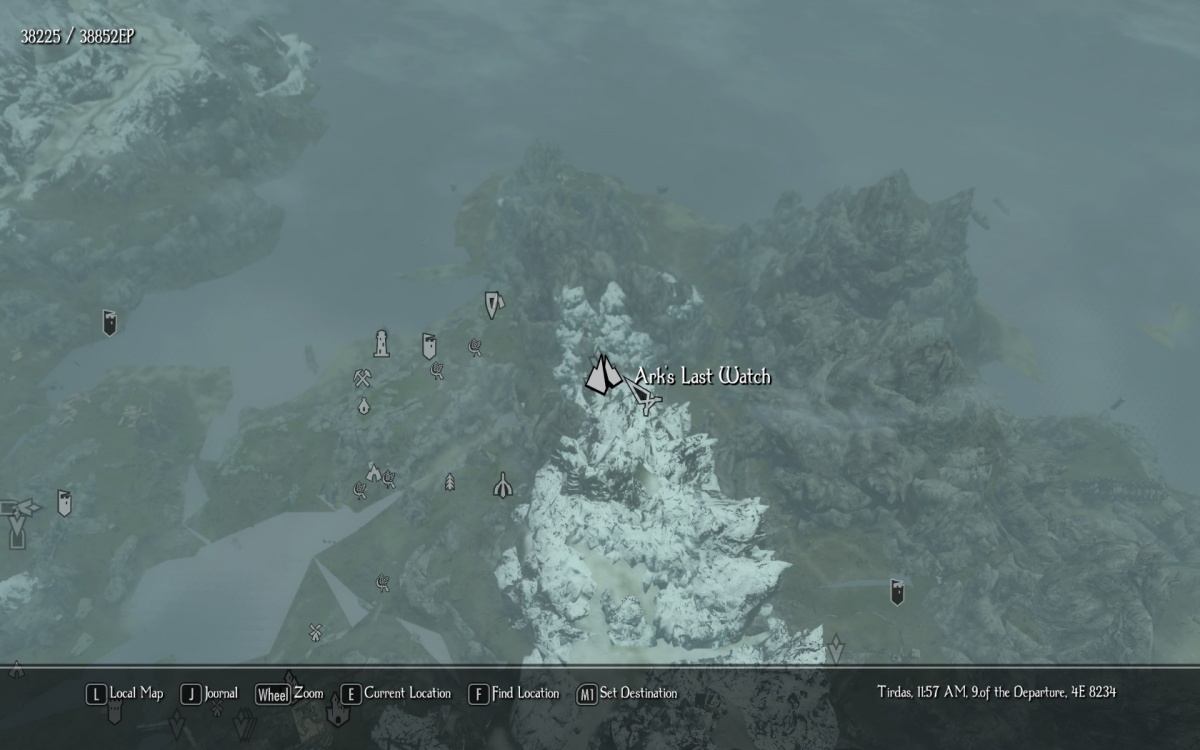Activate Set Destination in the bottom bar
The height and width of the screenshot is (750, 1200).
(627, 693)
